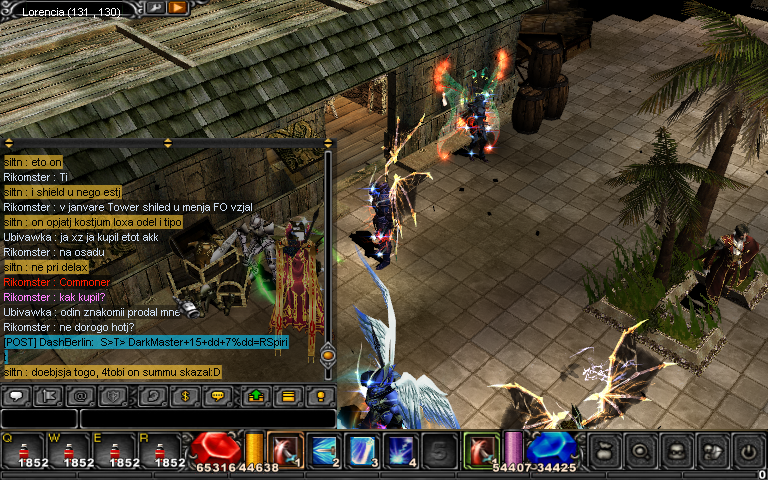Viewport: 768px width, 480px height.
Task: Use the R slot red potion
Action: pos(168,451)
